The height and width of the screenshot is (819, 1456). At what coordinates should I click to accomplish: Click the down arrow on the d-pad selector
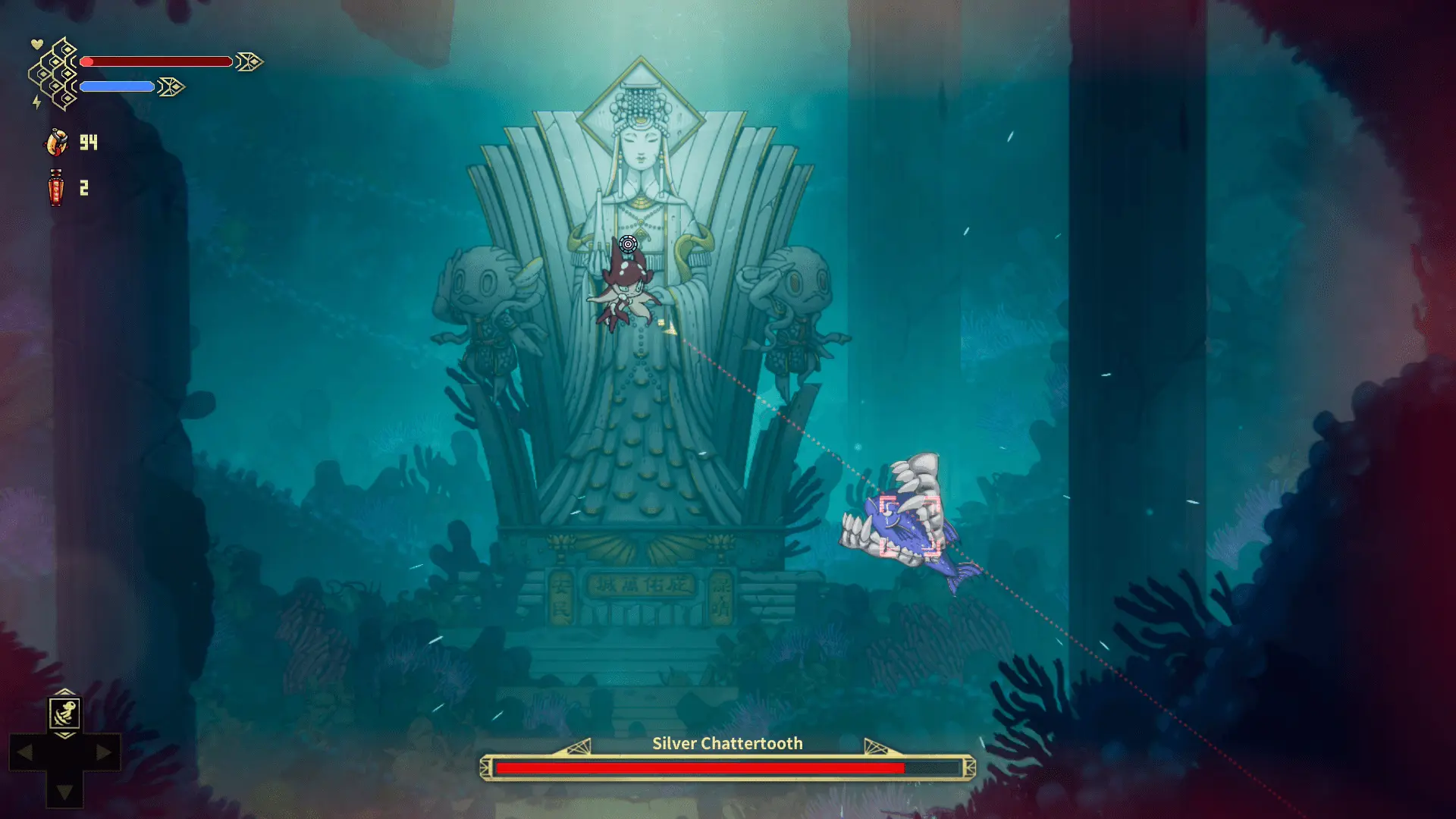point(65,792)
